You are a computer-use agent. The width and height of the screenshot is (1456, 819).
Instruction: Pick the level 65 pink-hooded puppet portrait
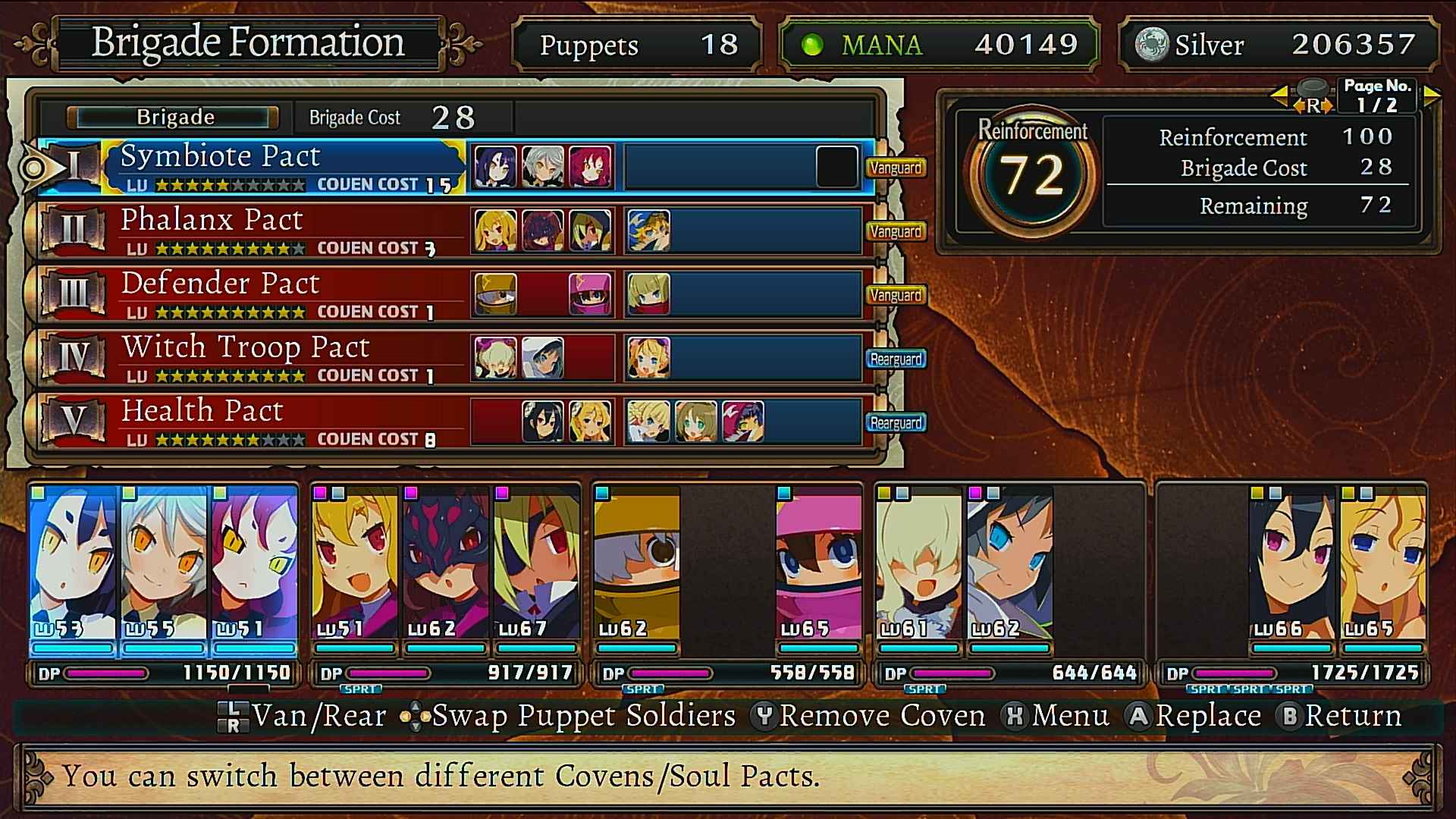819,565
